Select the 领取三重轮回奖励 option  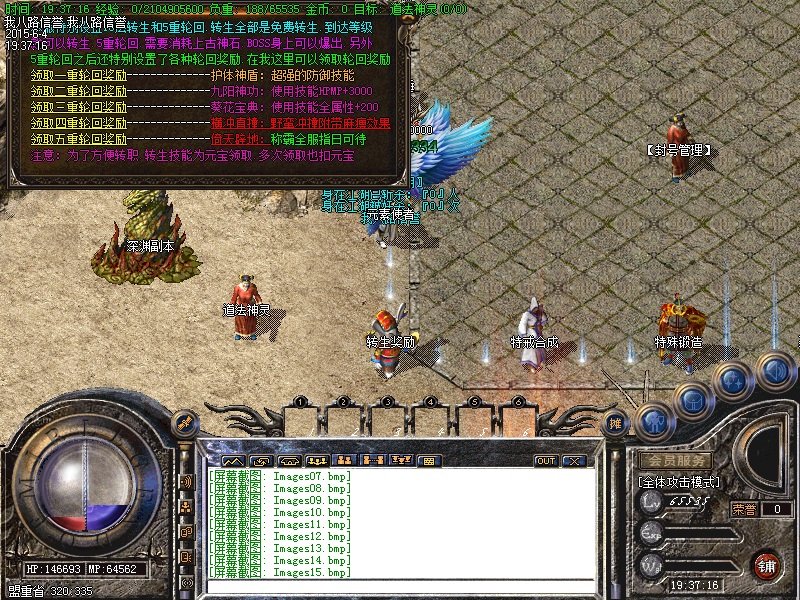click(x=79, y=107)
